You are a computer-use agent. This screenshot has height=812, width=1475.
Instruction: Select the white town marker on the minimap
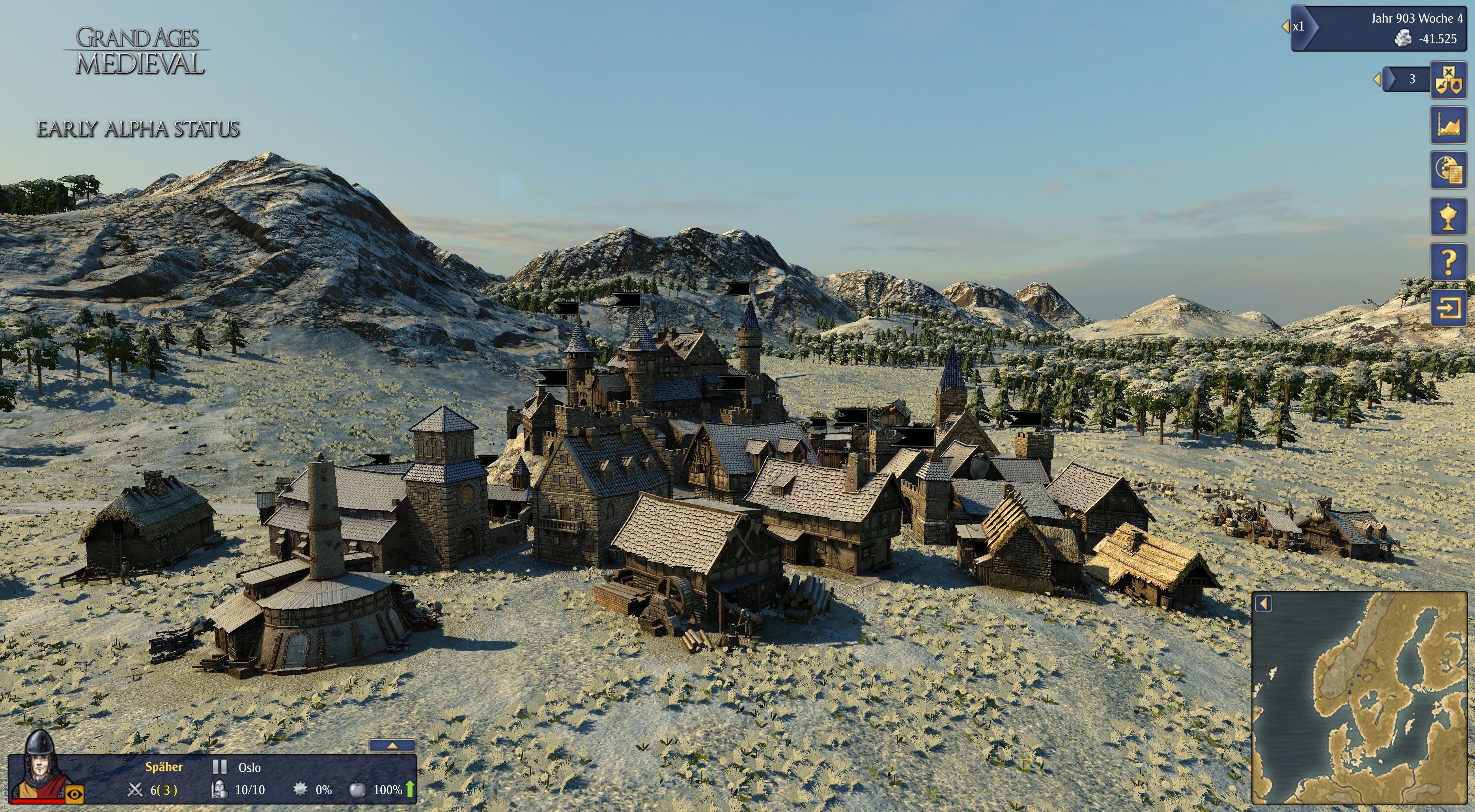[1352, 642]
